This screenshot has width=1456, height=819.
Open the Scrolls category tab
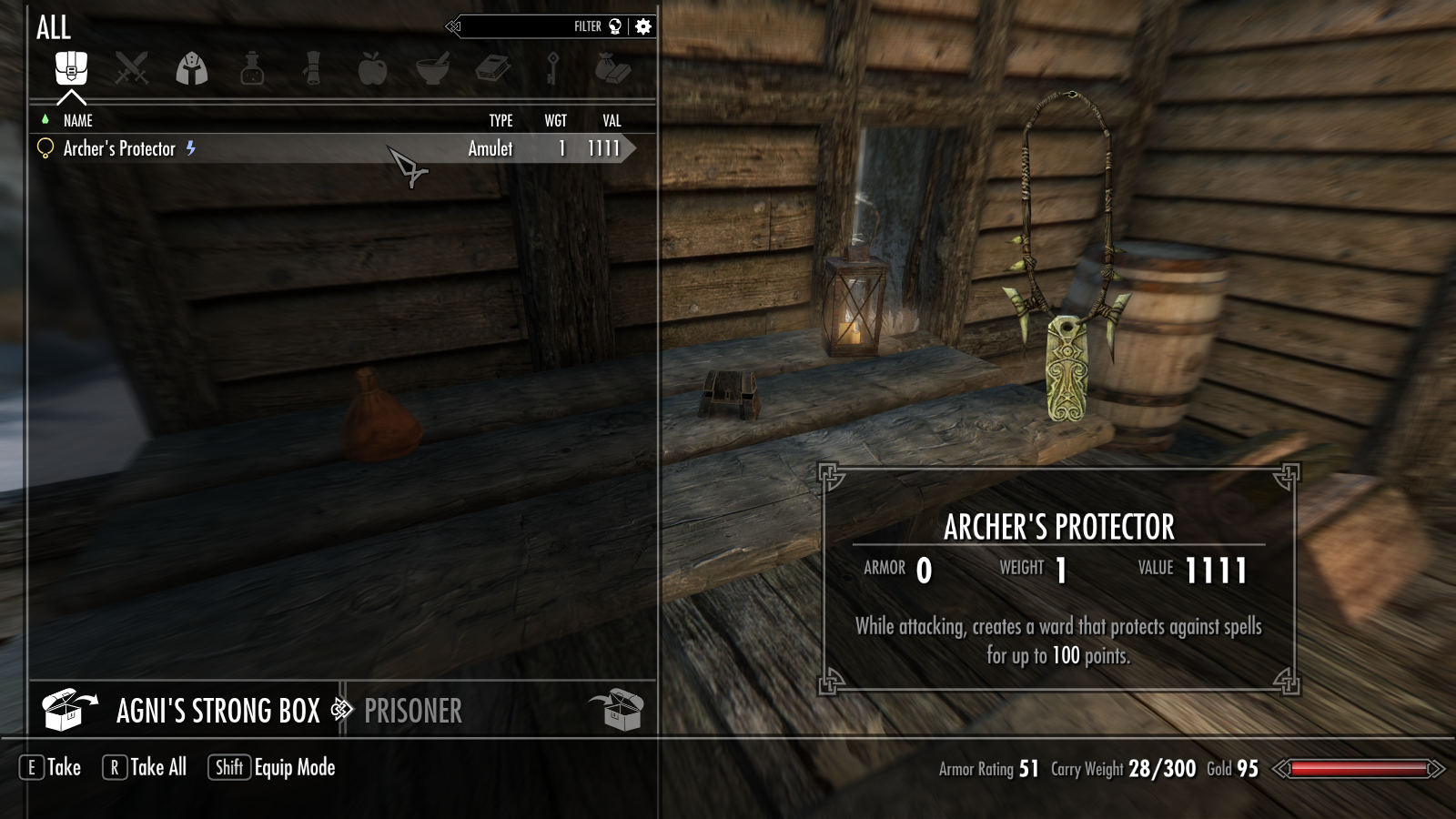[x=312, y=68]
